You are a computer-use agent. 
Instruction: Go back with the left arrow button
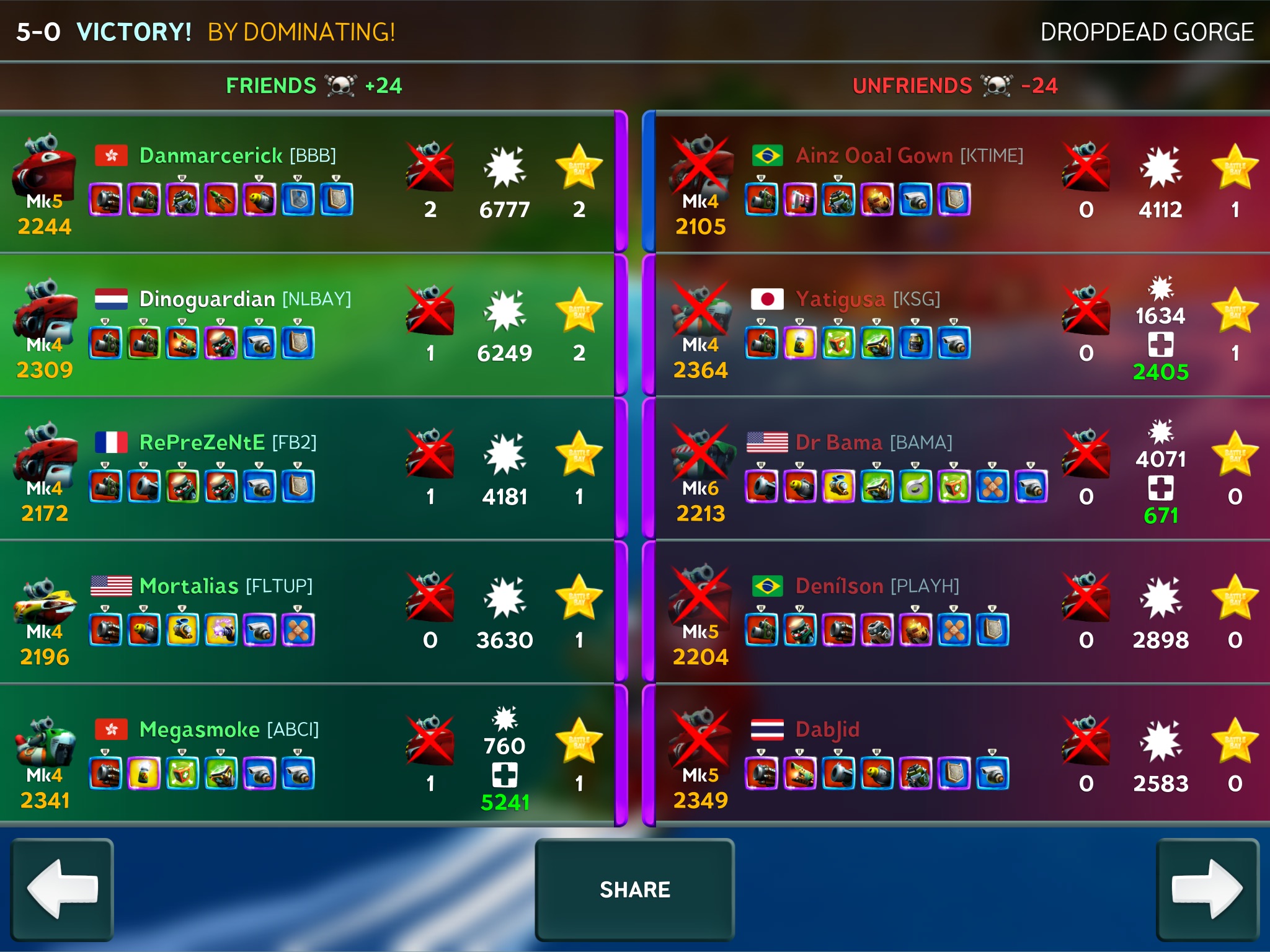click(62, 889)
